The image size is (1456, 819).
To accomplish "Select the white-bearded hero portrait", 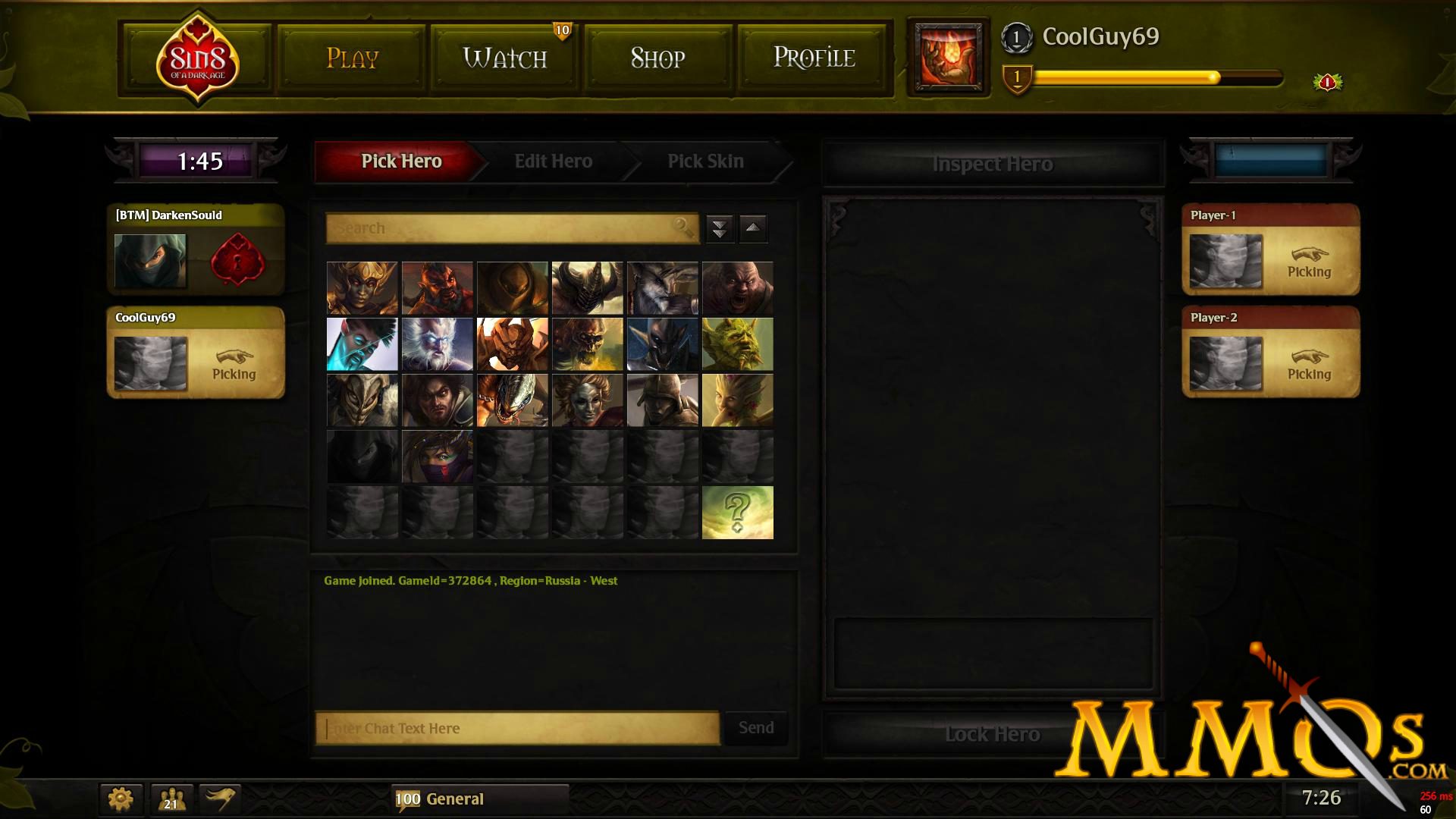I will click(x=436, y=344).
